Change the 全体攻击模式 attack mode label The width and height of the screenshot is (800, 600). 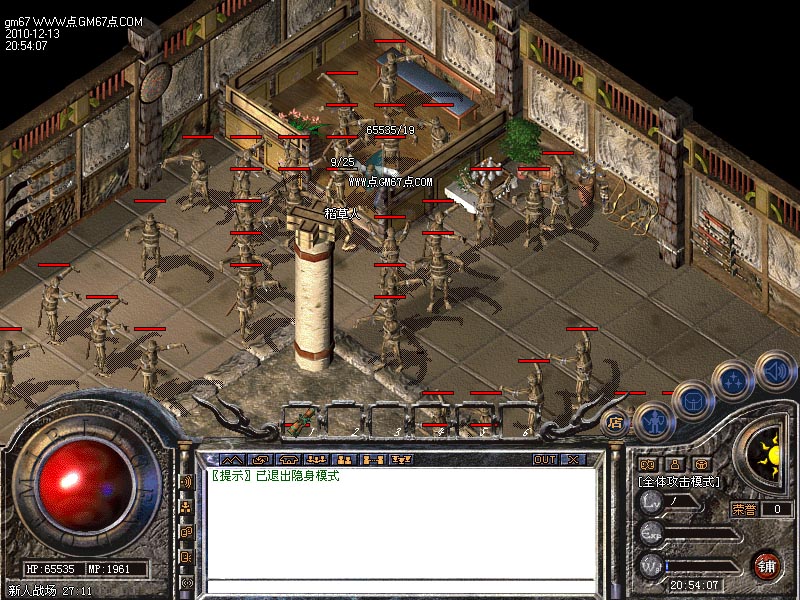(679, 481)
